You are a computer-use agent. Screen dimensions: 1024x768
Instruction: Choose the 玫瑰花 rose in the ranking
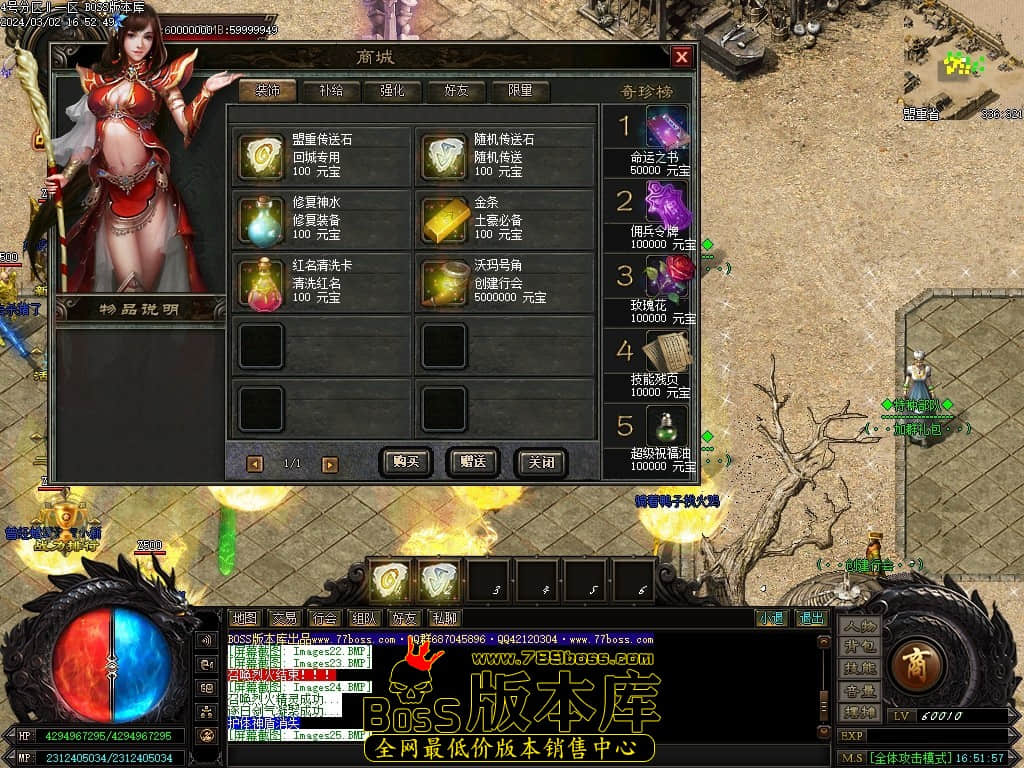664,278
